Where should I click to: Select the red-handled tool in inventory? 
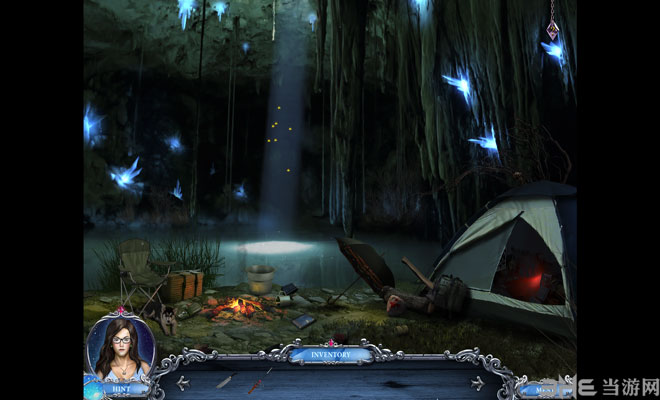point(256,385)
